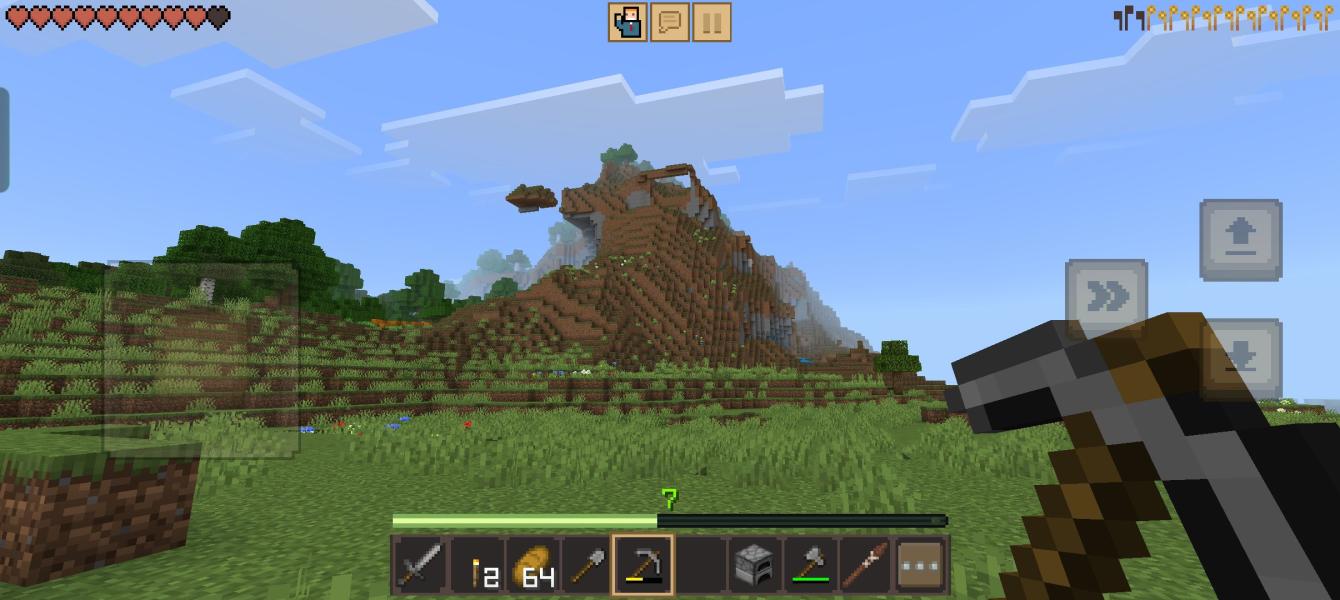This screenshot has height=600, width=1340.
Task: Pause the game
Action: click(711, 22)
